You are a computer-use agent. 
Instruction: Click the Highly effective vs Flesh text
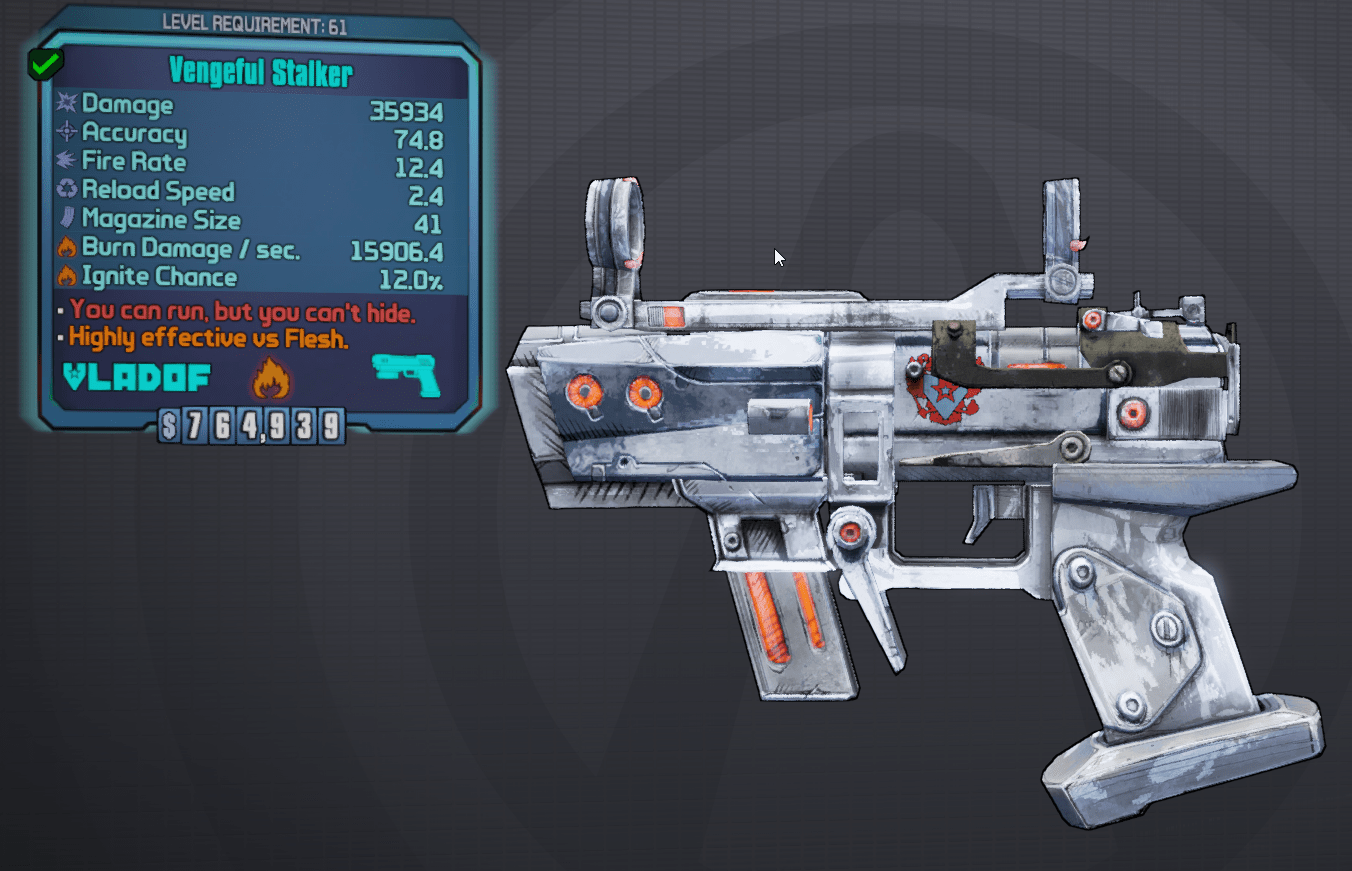(x=205, y=338)
